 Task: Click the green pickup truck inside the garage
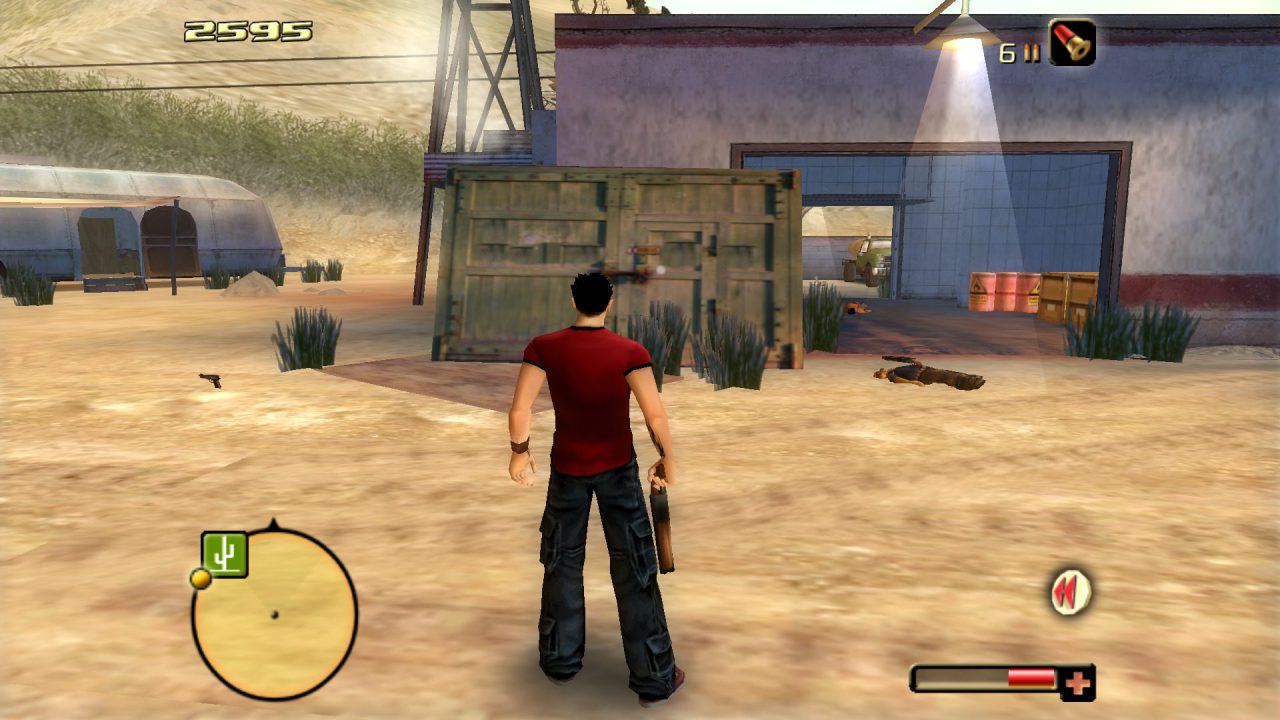click(866, 257)
